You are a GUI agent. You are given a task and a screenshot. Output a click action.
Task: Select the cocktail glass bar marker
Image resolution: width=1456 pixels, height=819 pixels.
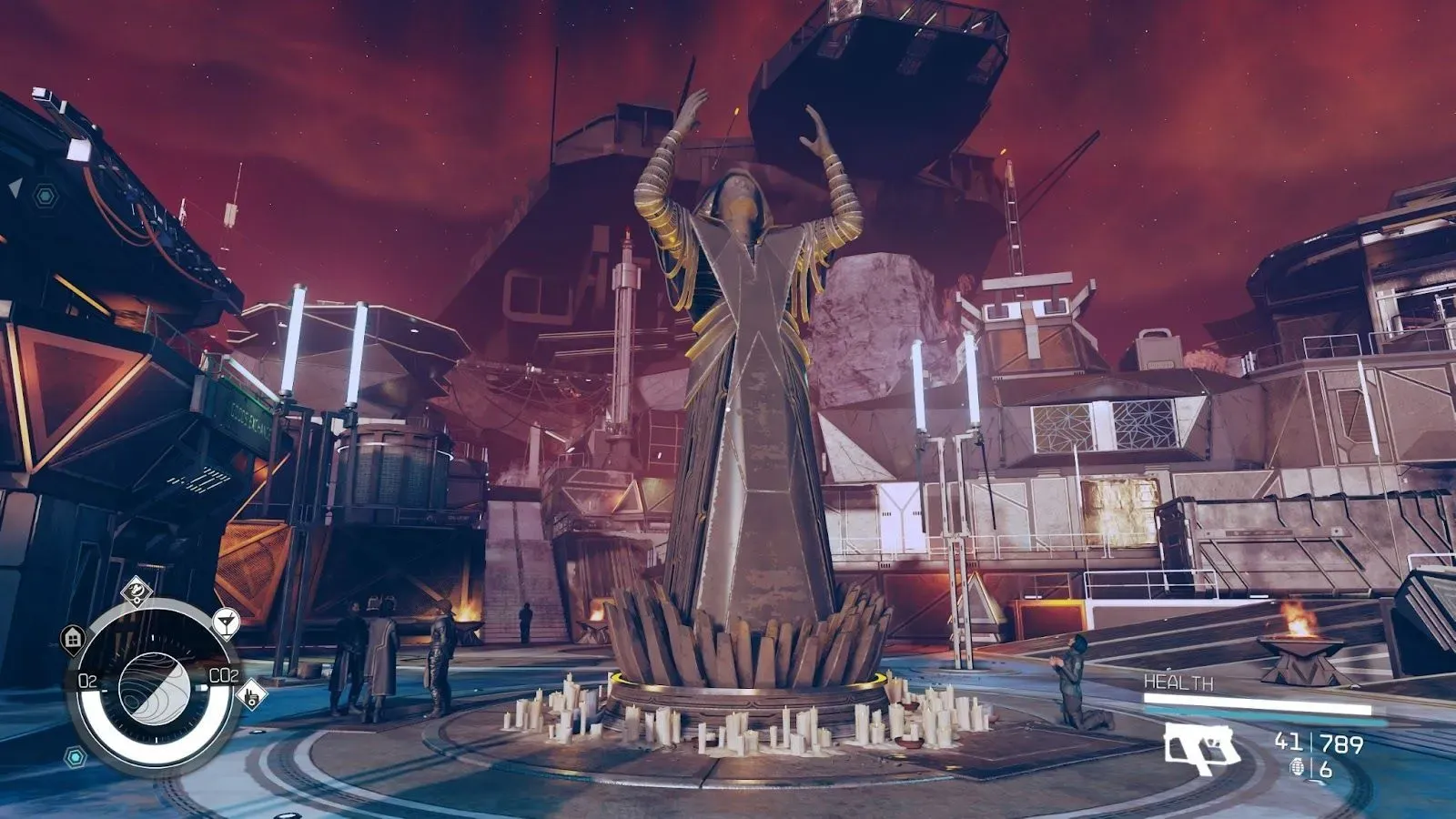(x=226, y=622)
